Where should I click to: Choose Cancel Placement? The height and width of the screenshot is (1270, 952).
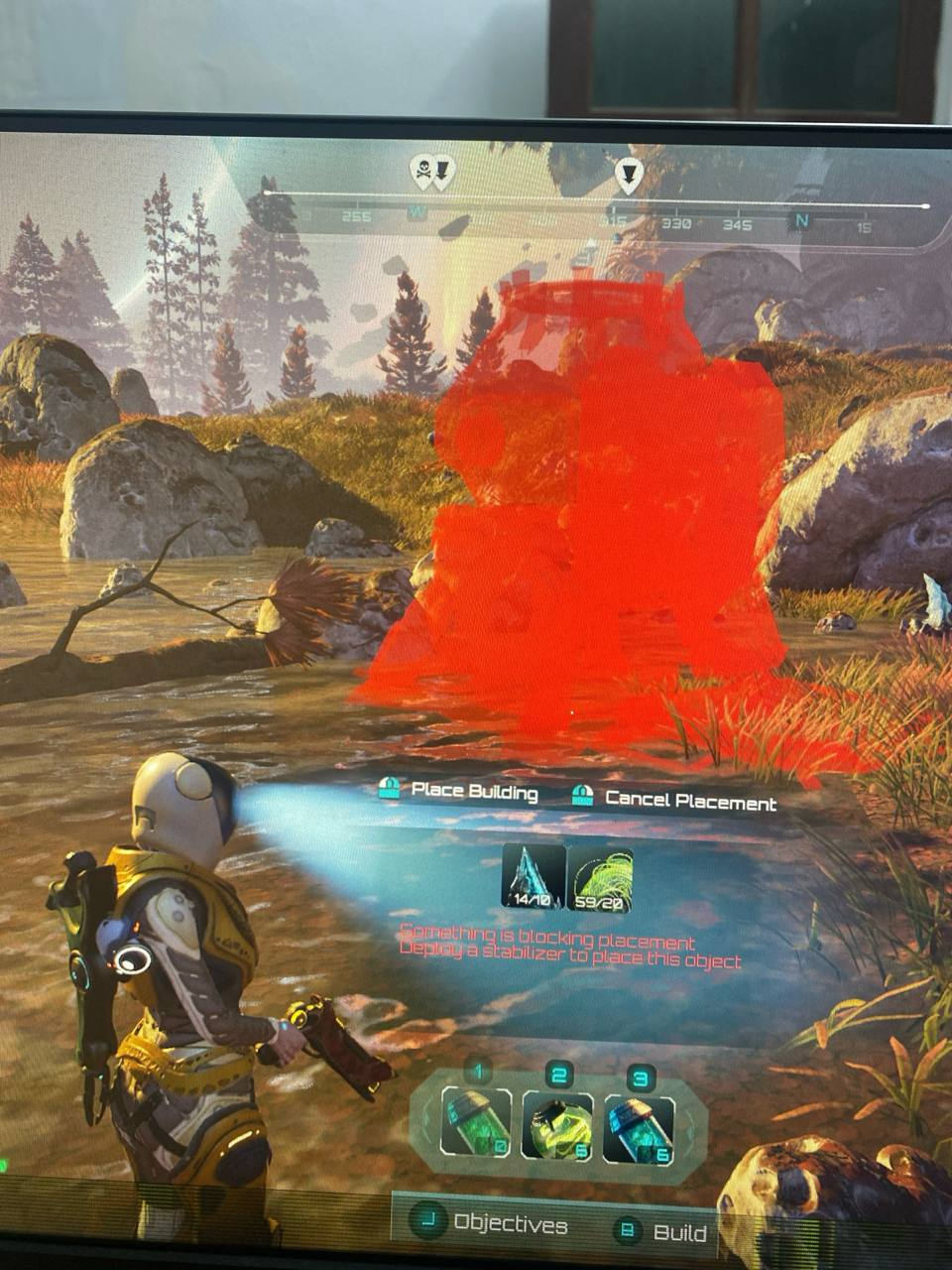pos(675,800)
